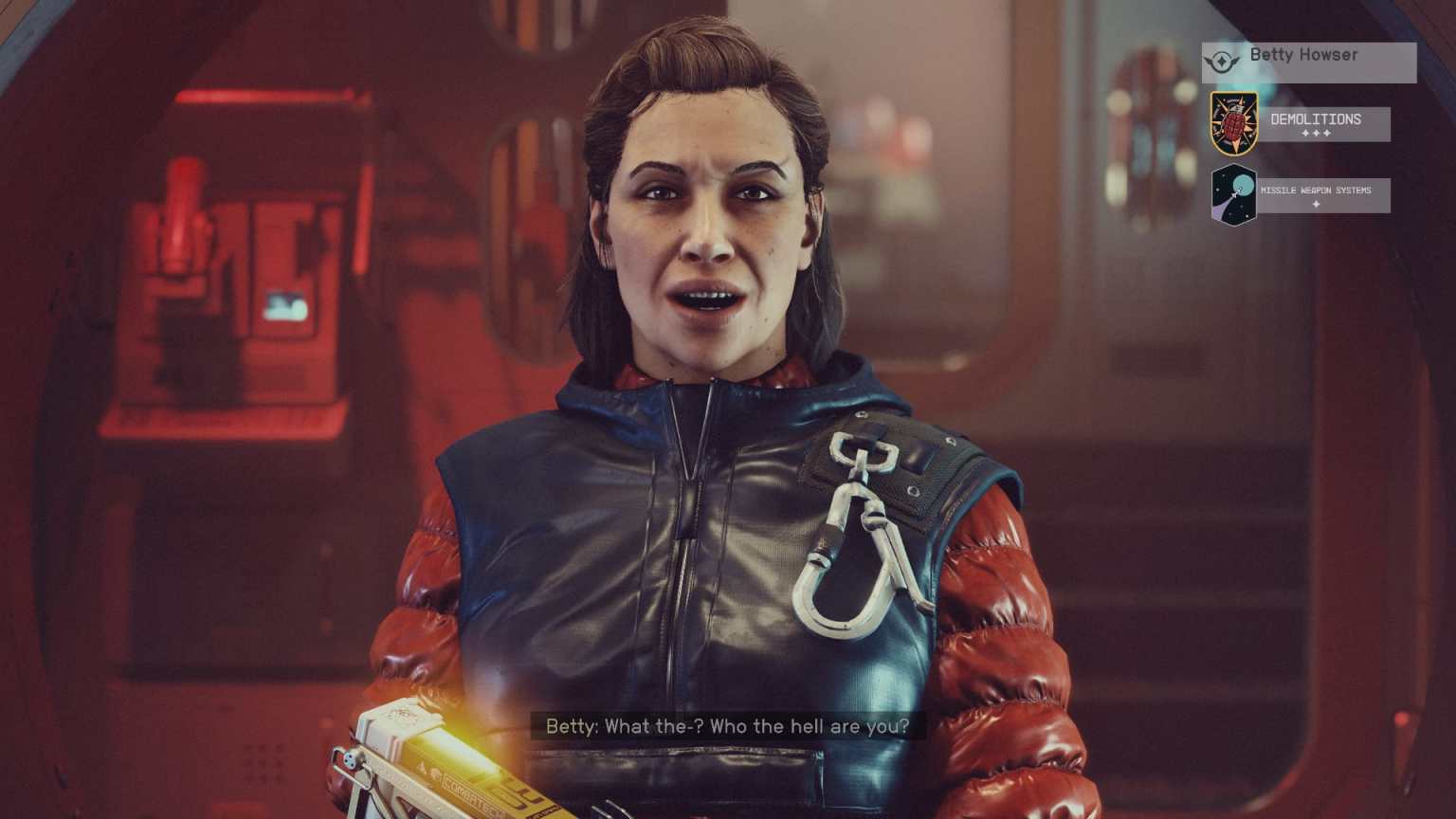The image size is (1456, 819).
Task: Toggle the rank star under Missile Weapon Systems
Action: [x=1316, y=206]
